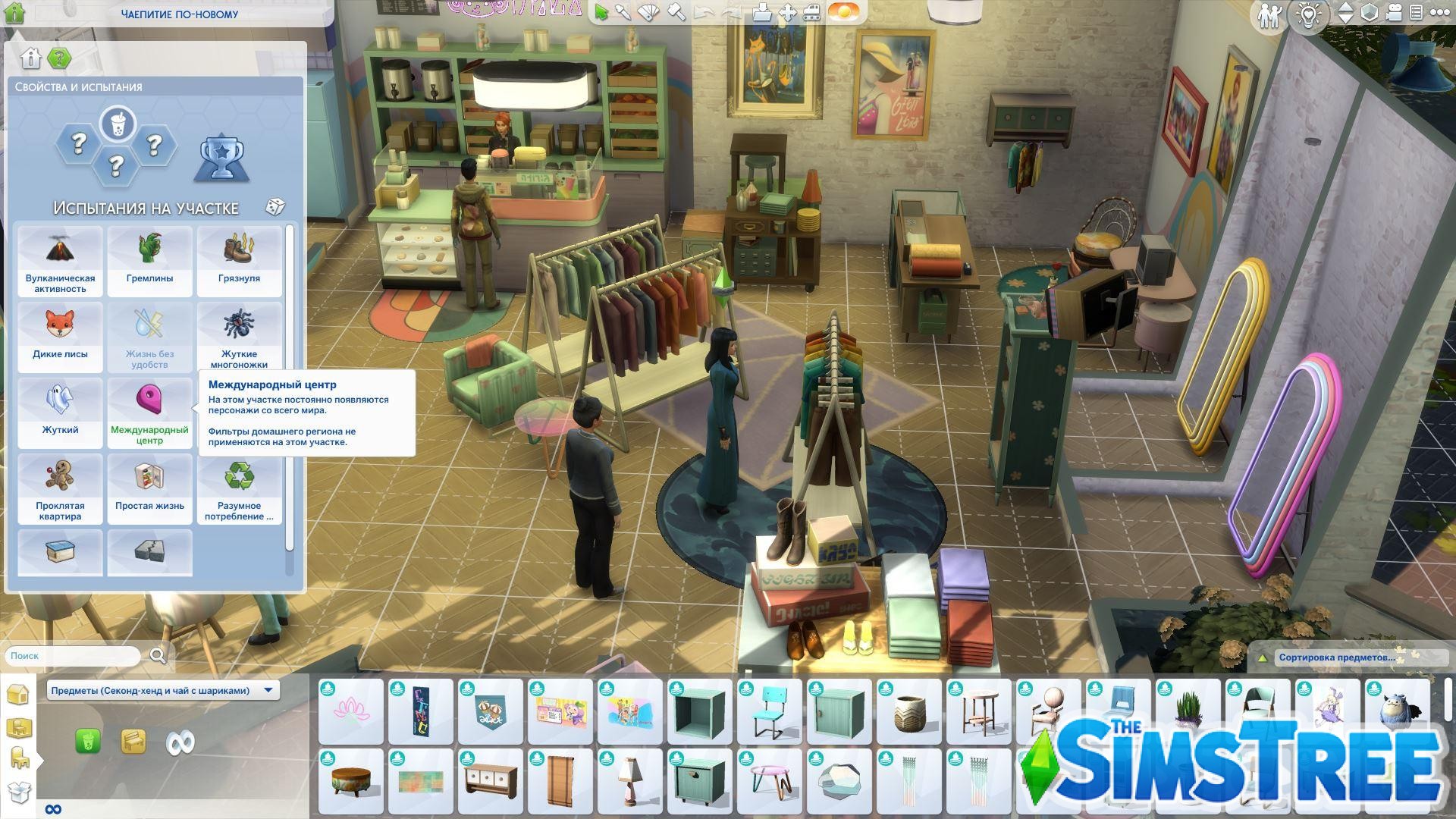
Task: Expand the Сортировка предметов dropdown
Action: pos(1336,657)
